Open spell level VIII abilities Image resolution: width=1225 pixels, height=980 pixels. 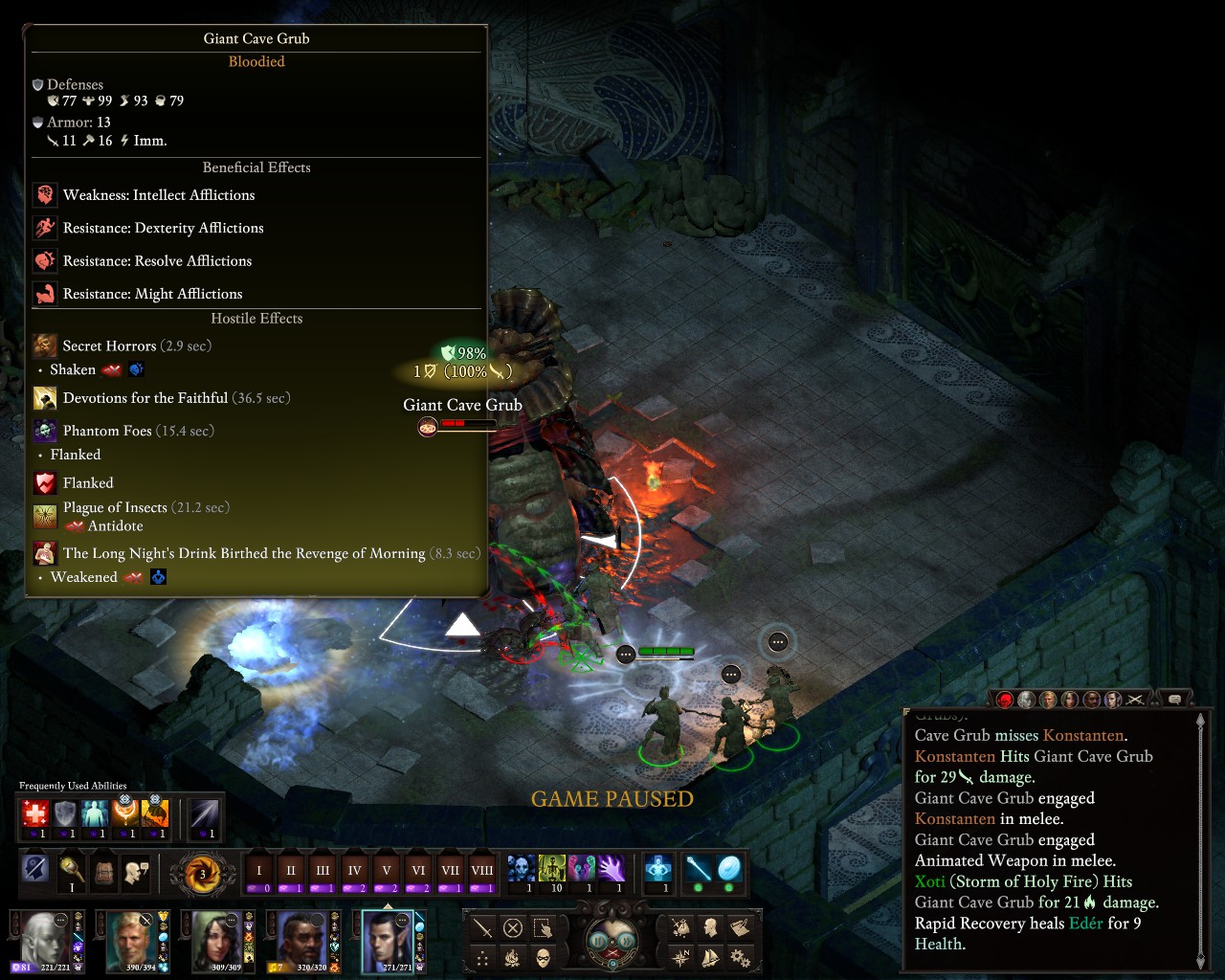click(x=482, y=871)
